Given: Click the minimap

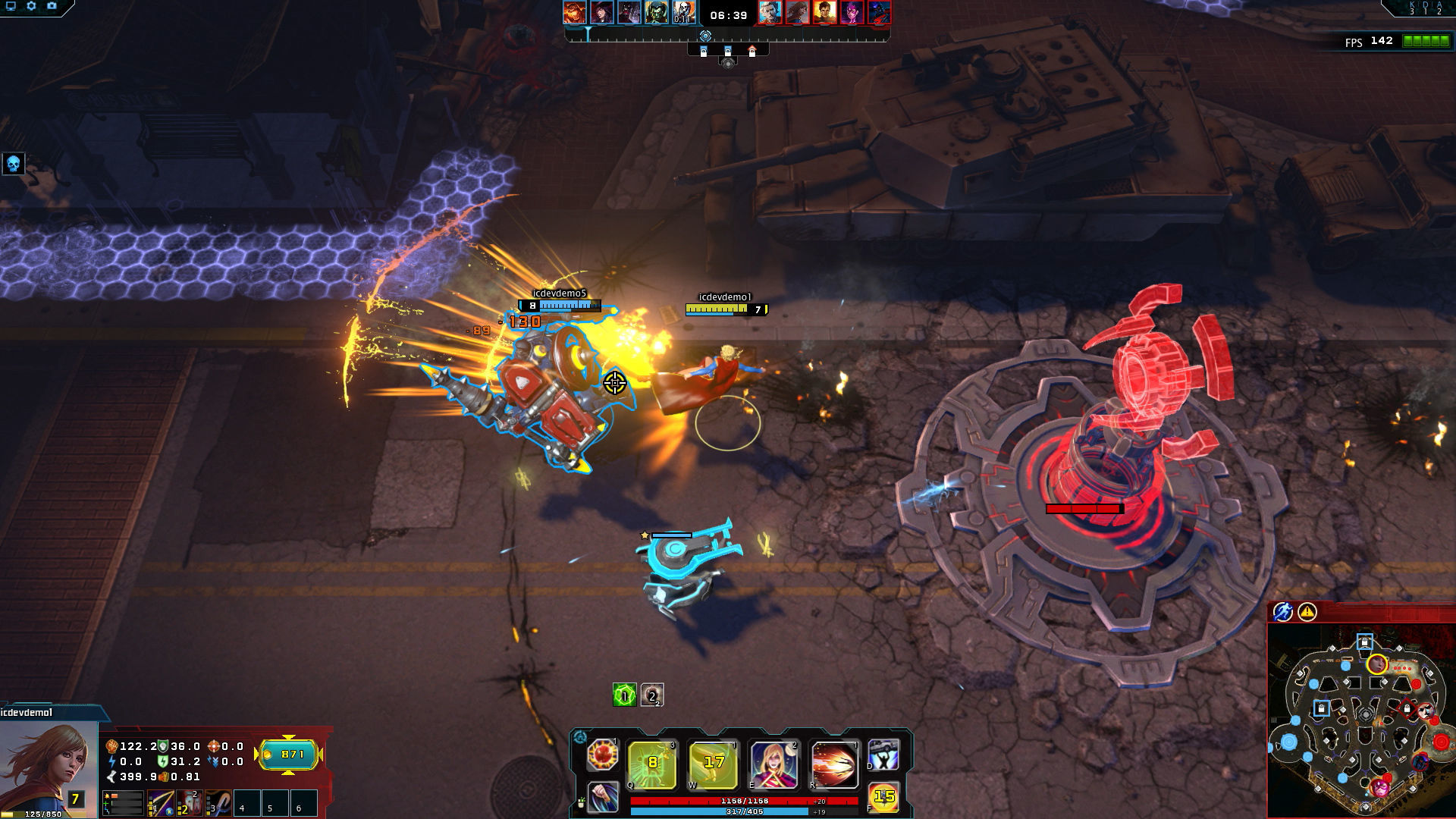Looking at the screenshot, I should pos(1361,720).
